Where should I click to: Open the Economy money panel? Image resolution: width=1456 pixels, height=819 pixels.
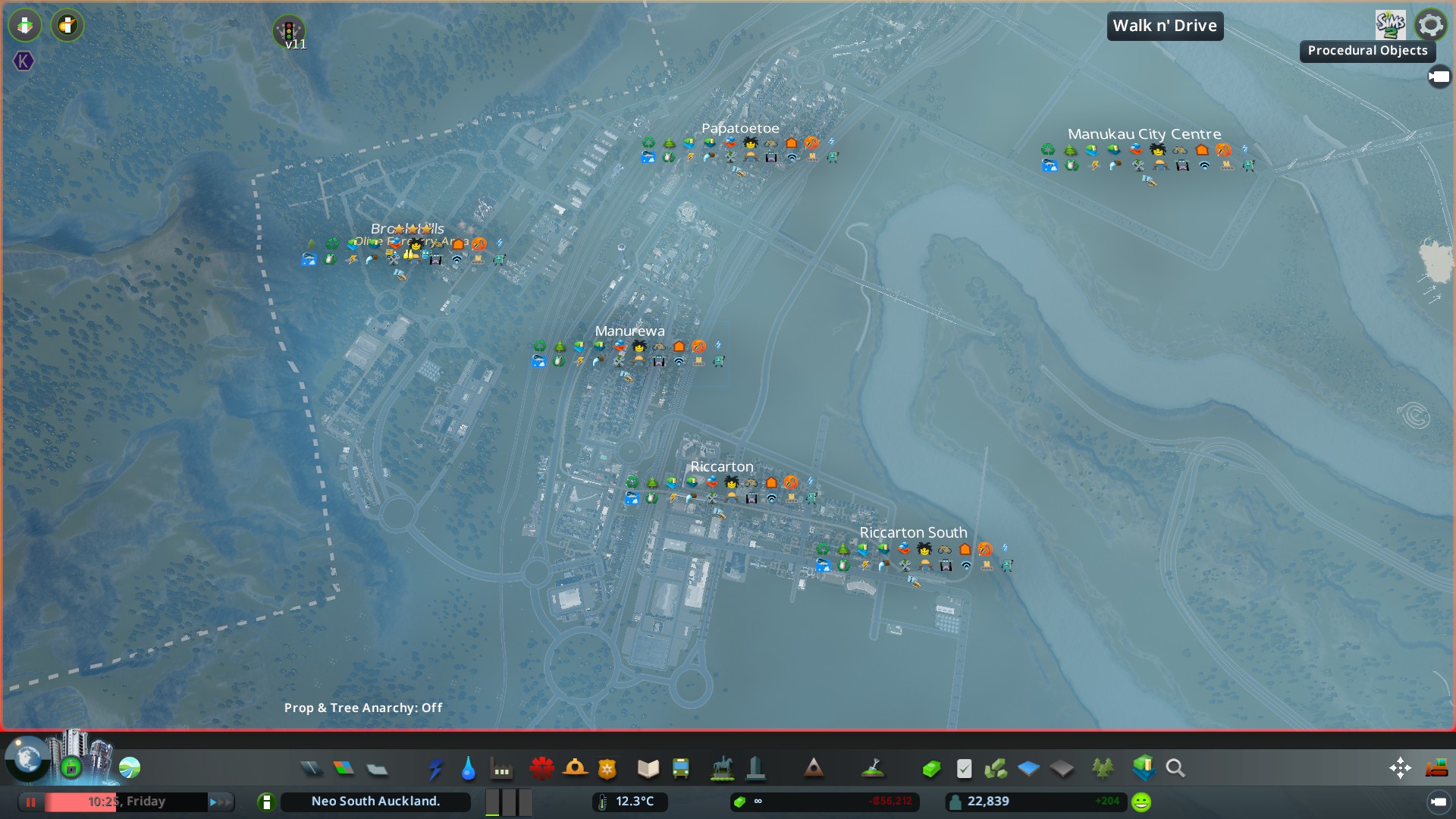(931, 769)
